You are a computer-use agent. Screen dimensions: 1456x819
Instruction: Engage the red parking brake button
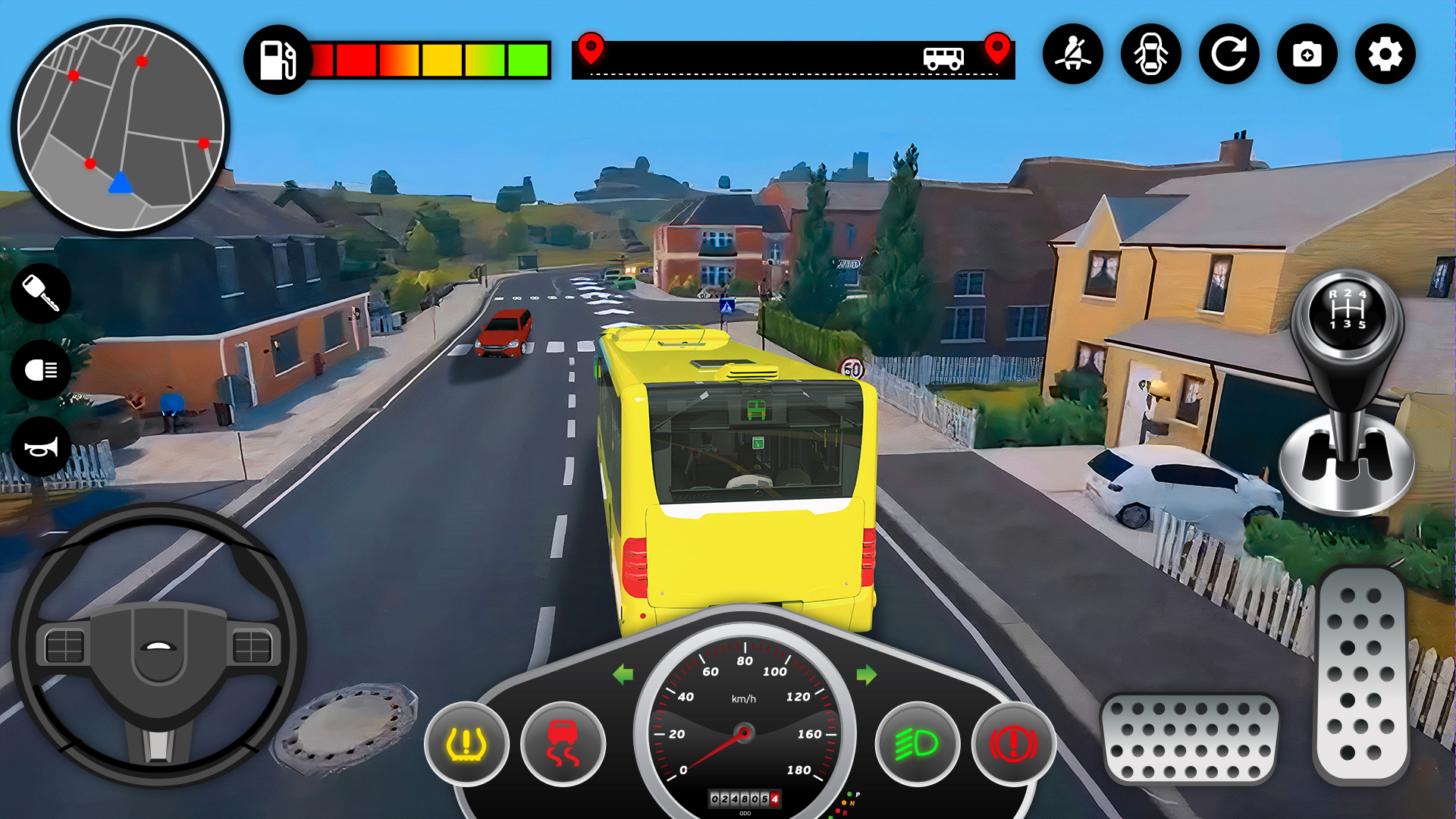(1013, 744)
